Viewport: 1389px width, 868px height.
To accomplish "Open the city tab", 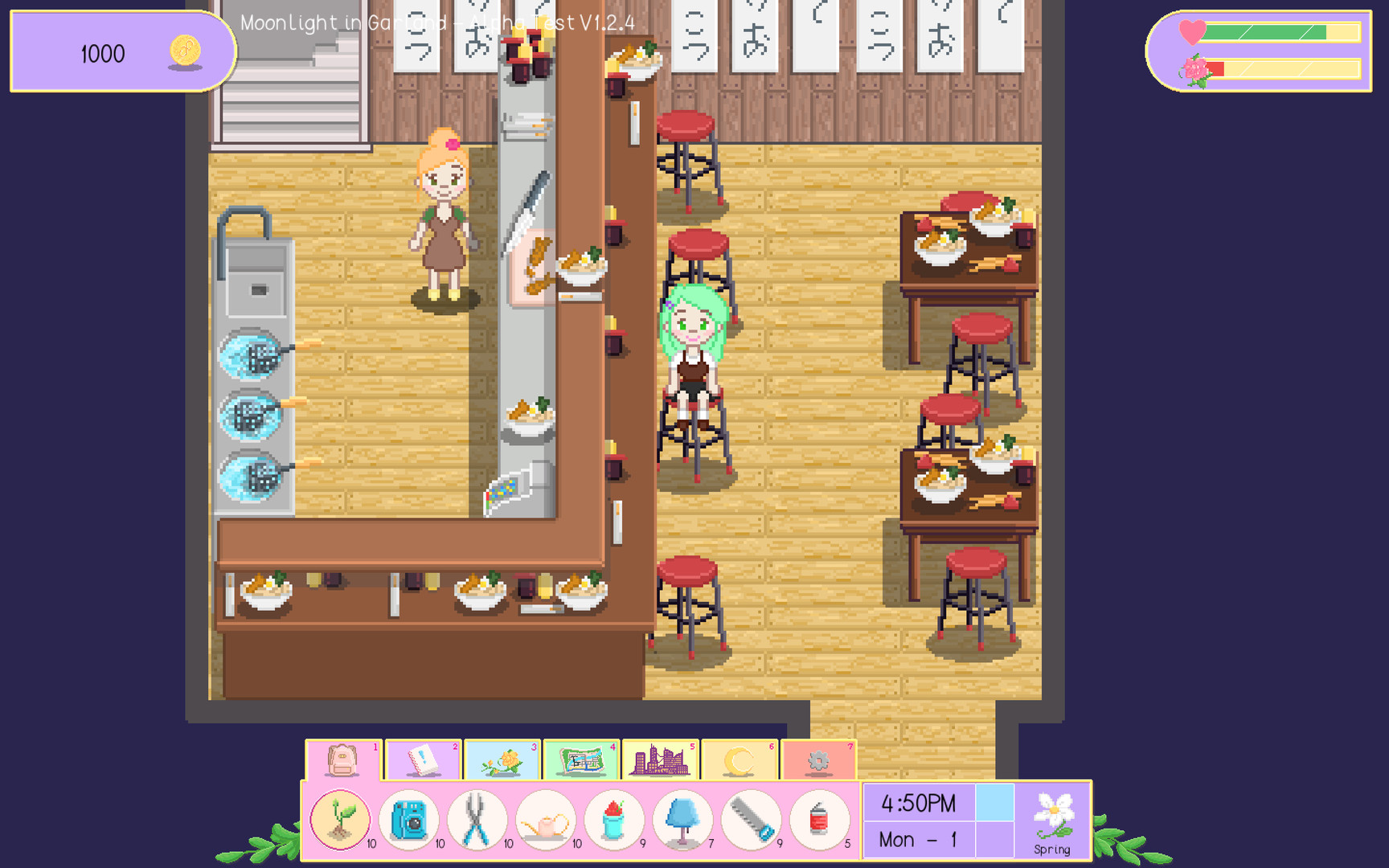I will 661,760.
